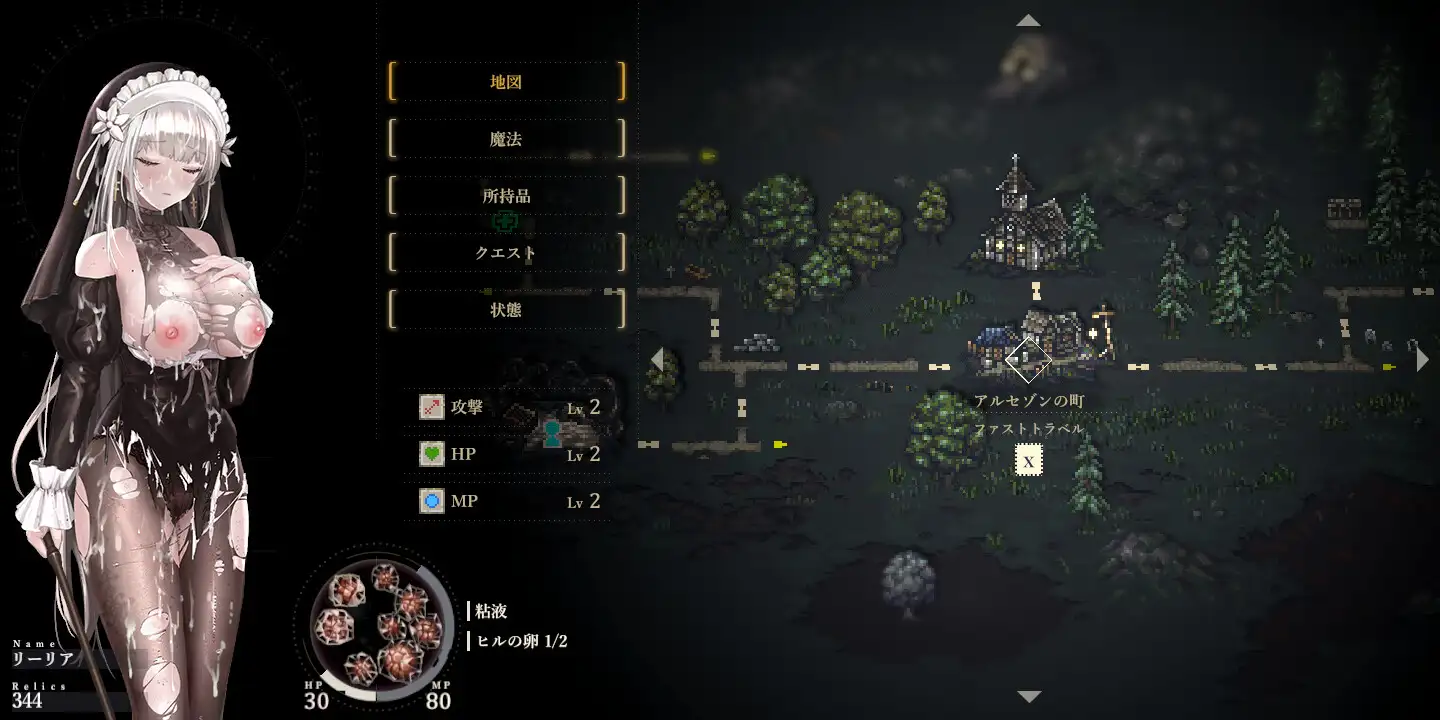Open the inventory item wheel thumbnail
The image size is (1440, 720).
coord(378,625)
